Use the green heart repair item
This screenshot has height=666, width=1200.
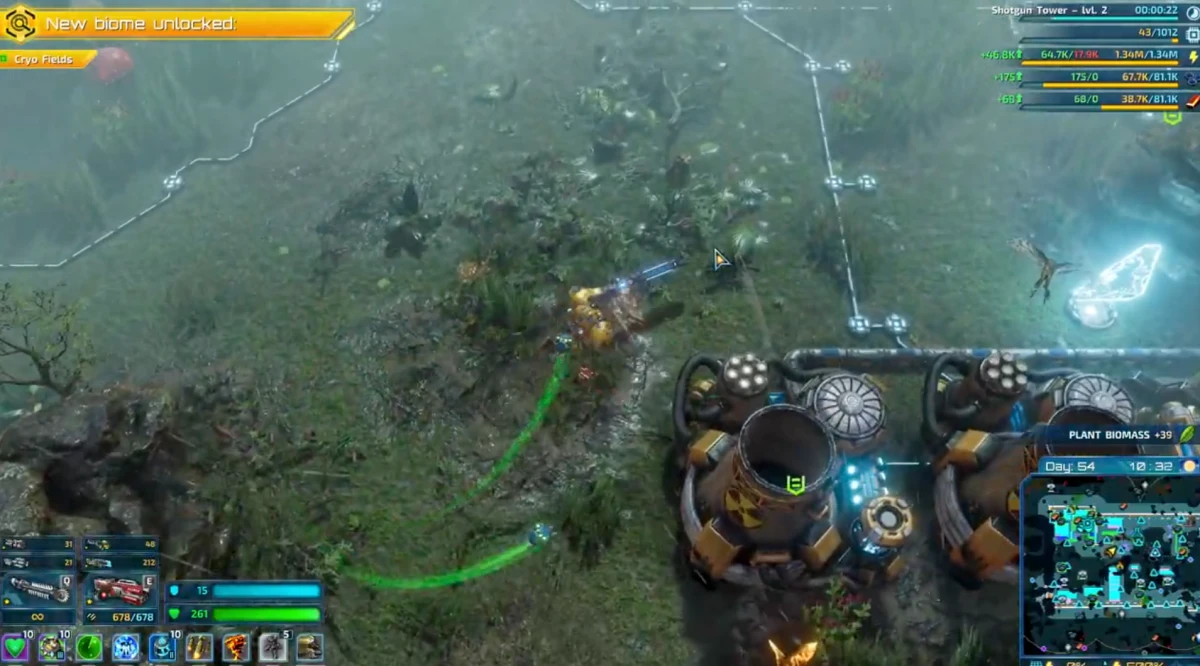point(14,648)
